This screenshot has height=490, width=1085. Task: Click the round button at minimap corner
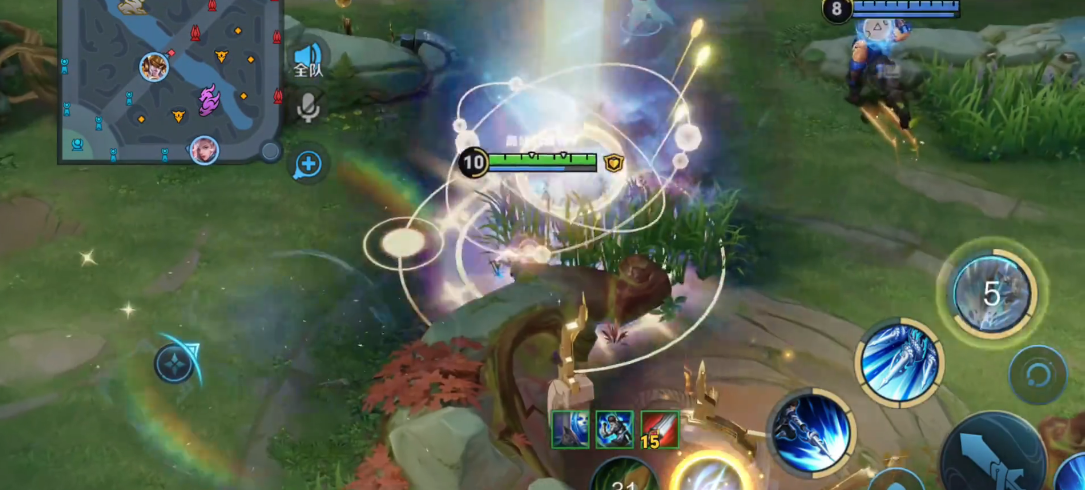click(x=270, y=151)
